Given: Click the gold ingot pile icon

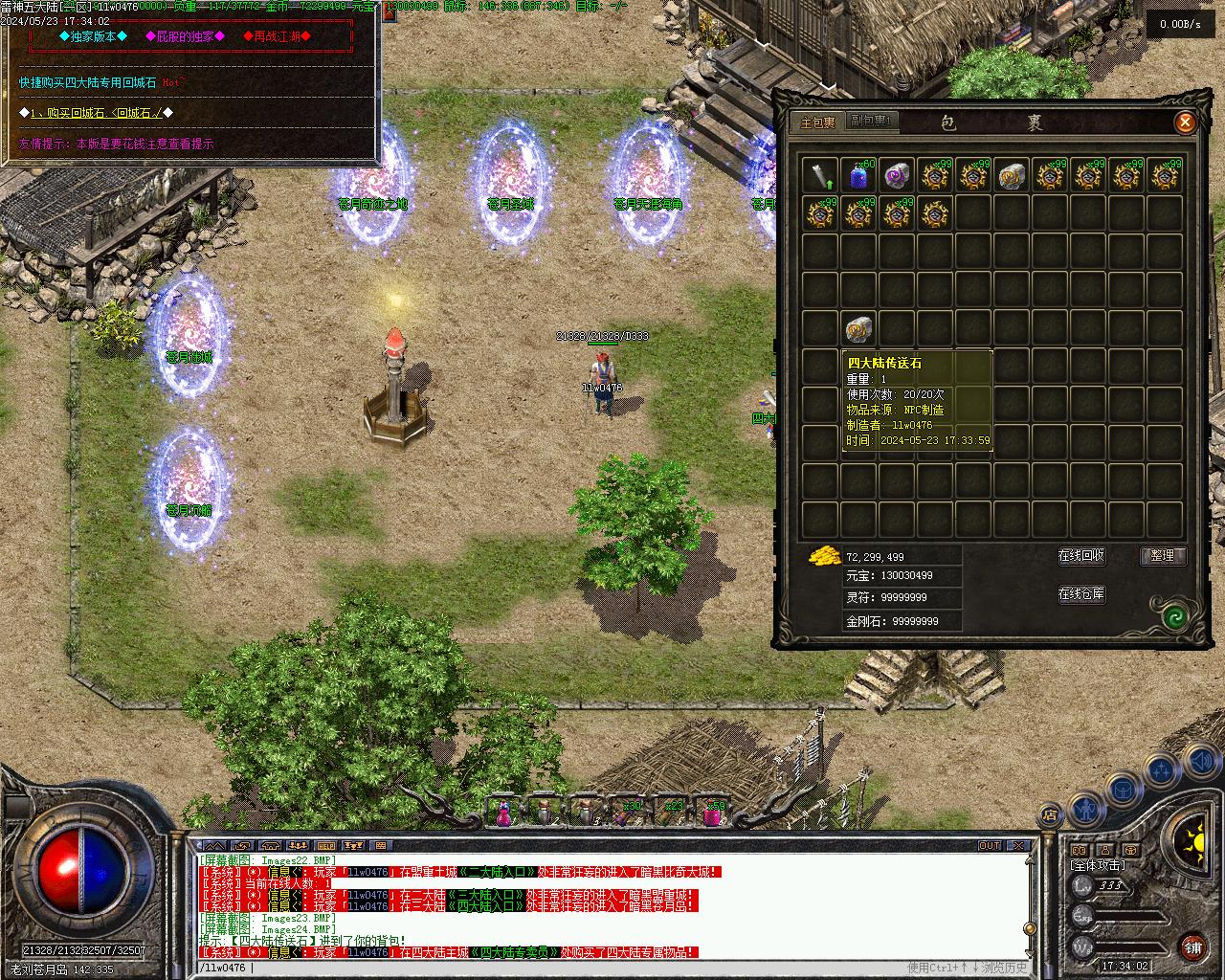Looking at the screenshot, I should [824, 556].
